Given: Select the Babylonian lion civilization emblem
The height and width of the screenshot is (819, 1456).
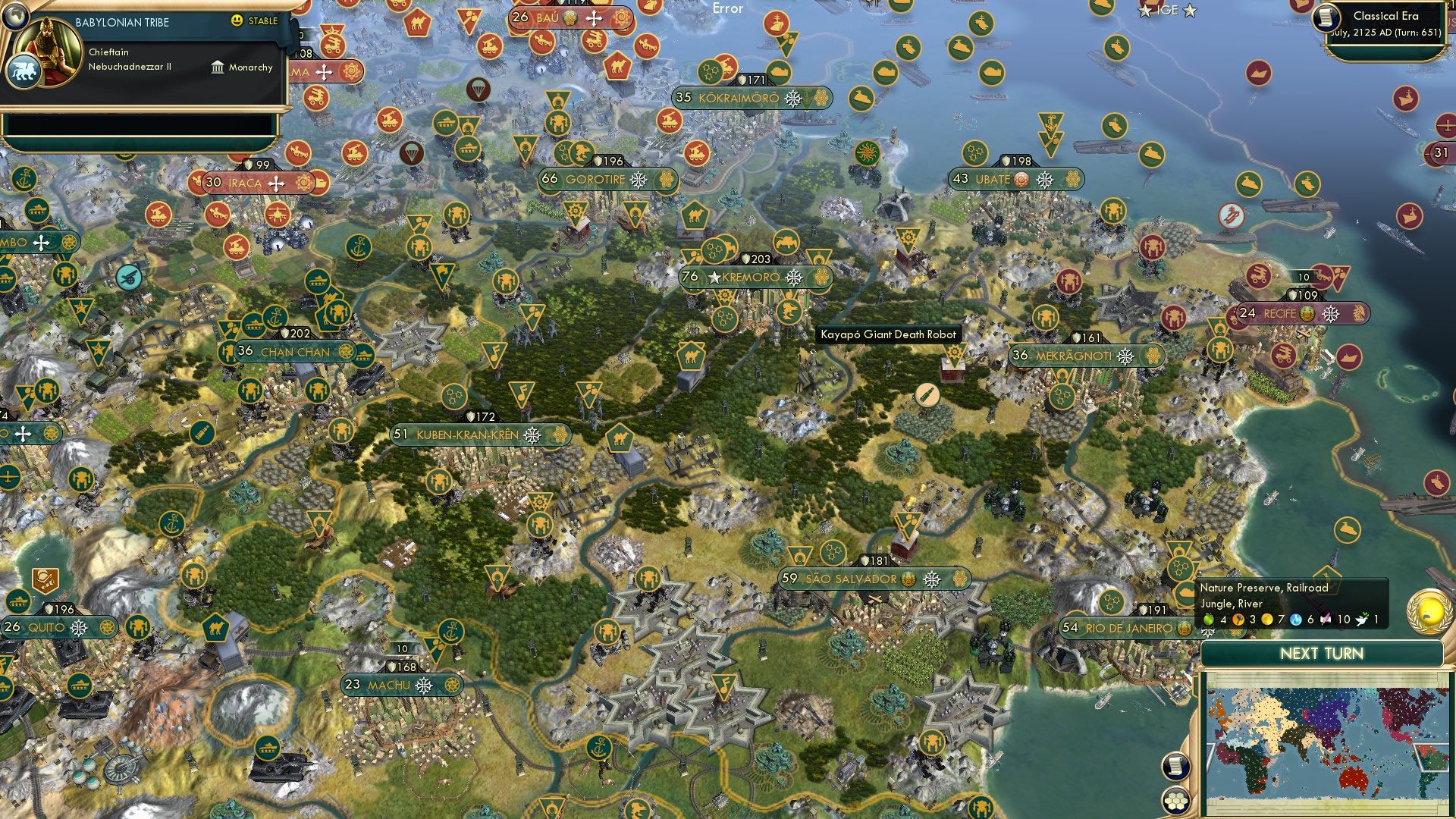Looking at the screenshot, I should tap(25, 72).
